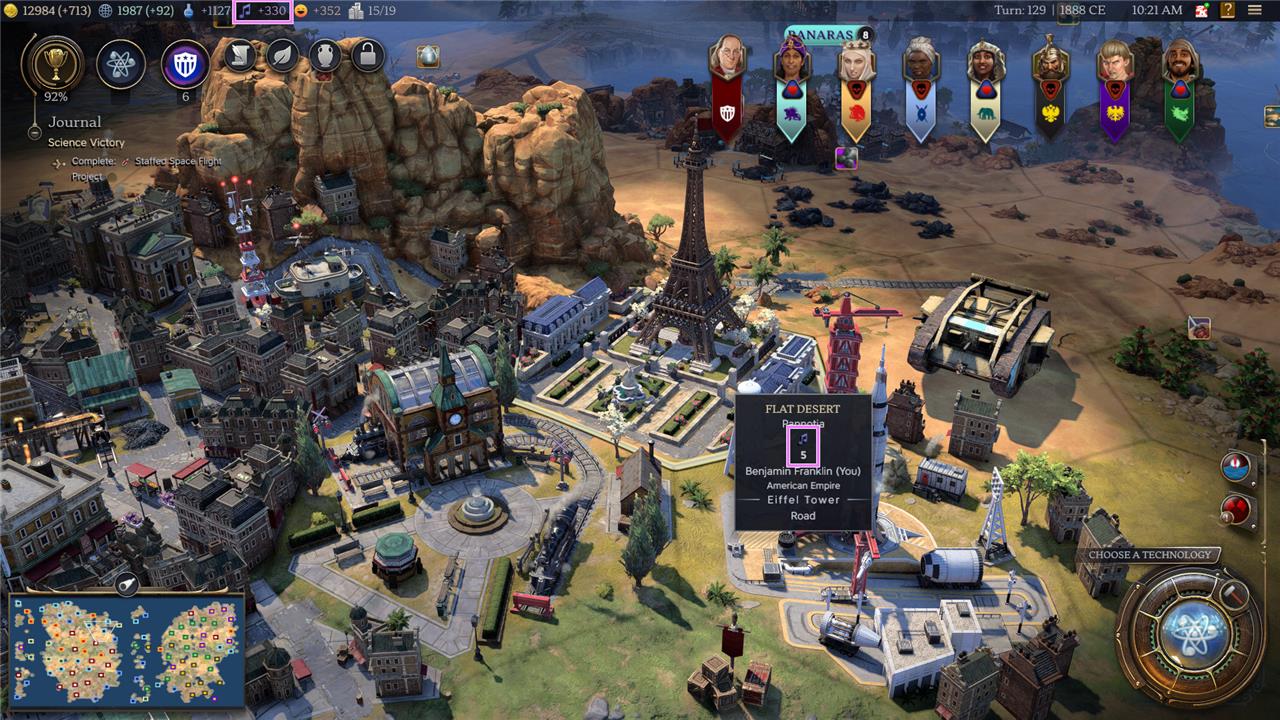Screen dimensions: 1280x720
Task: Select the crowned leader on the orange banner
Action: pyautogui.click(x=855, y=62)
